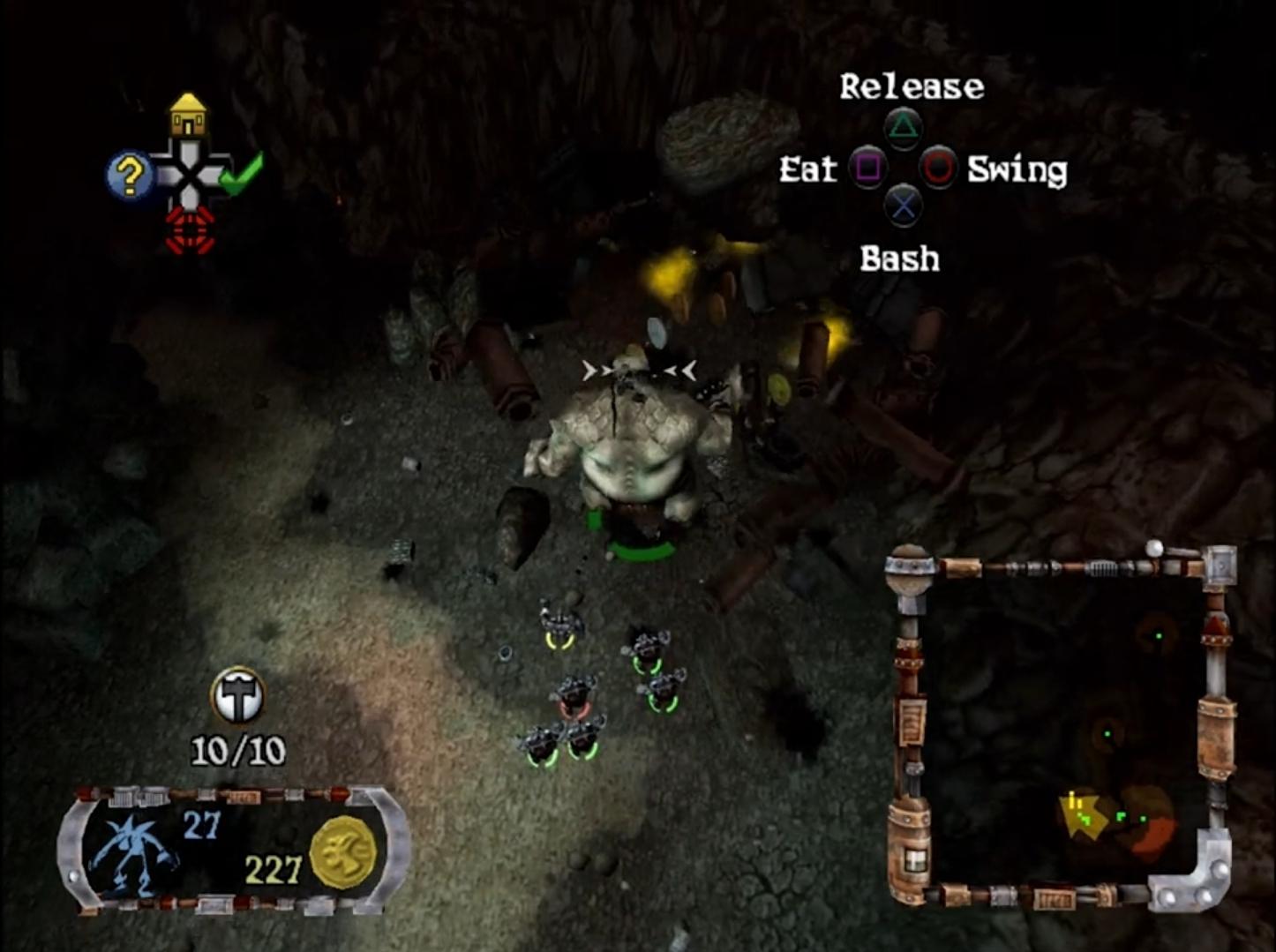Select the blue question mark help icon
The height and width of the screenshot is (952, 1276).
click(129, 176)
